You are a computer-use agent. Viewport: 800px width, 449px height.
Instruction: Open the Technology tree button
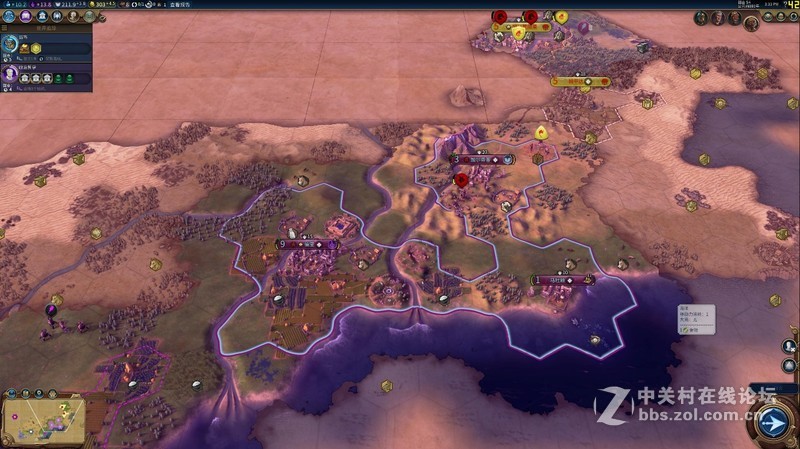point(8,18)
